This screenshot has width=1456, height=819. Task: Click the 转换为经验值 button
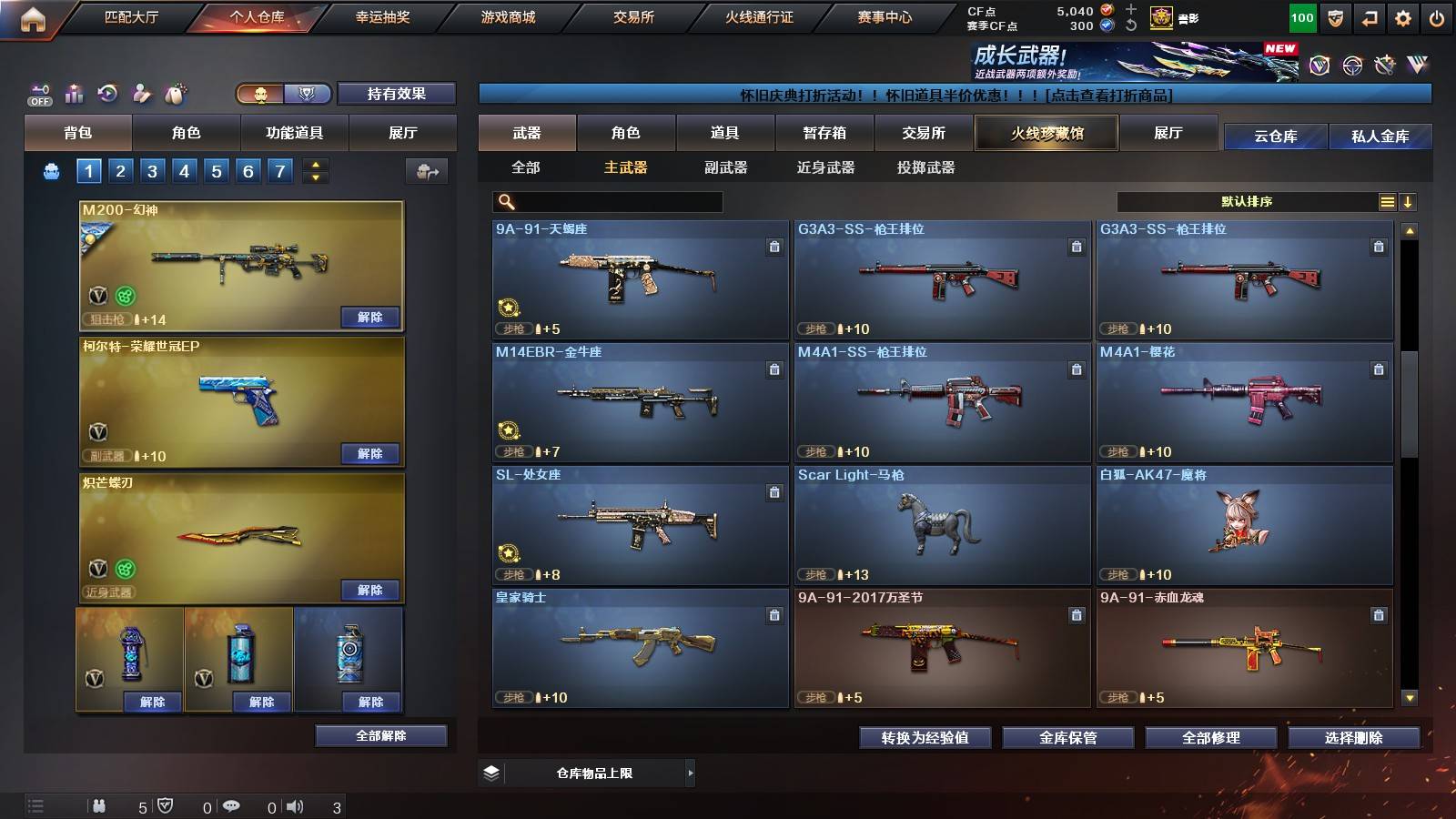tap(925, 738)
